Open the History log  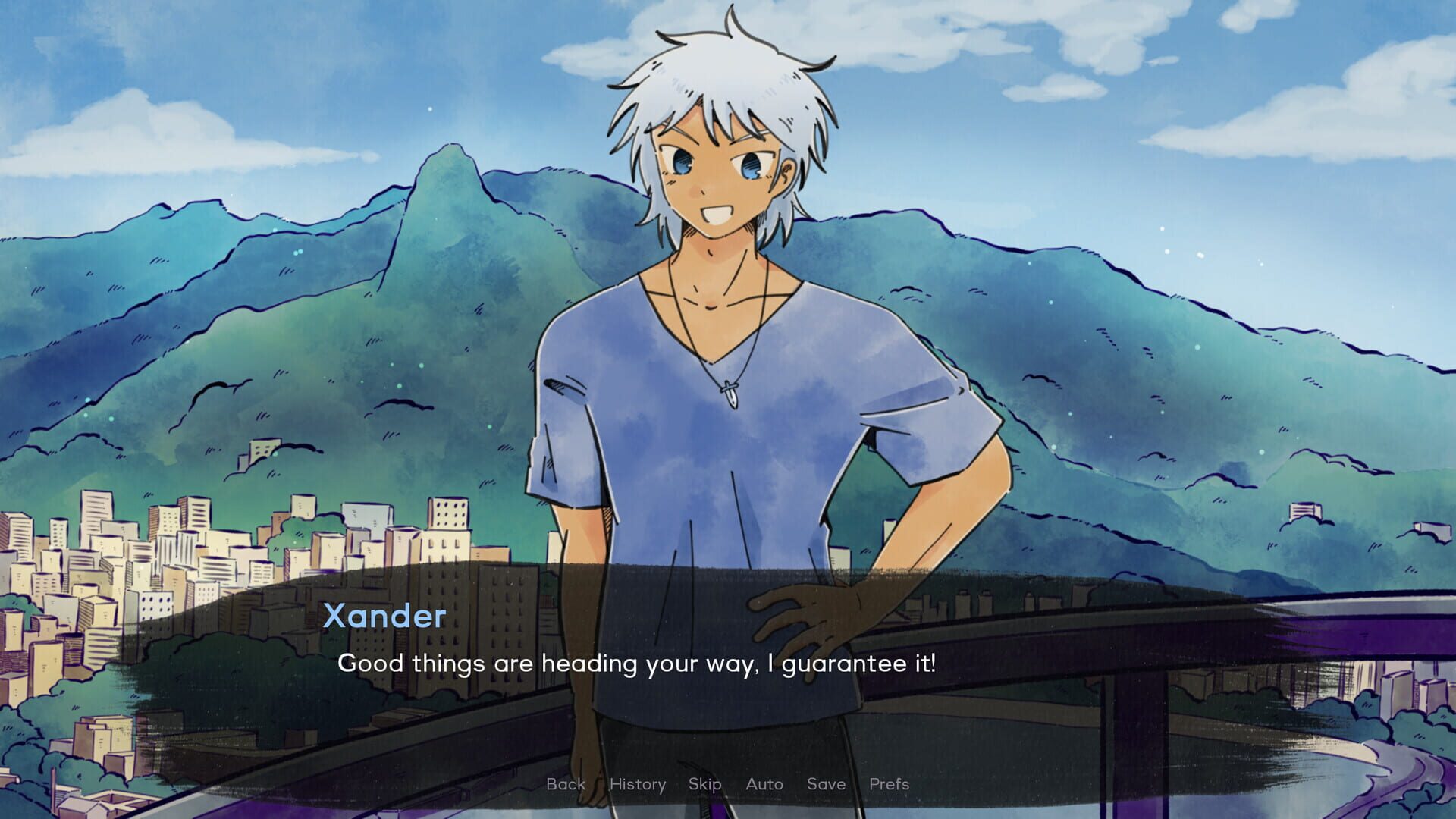[x=638, y=784]
